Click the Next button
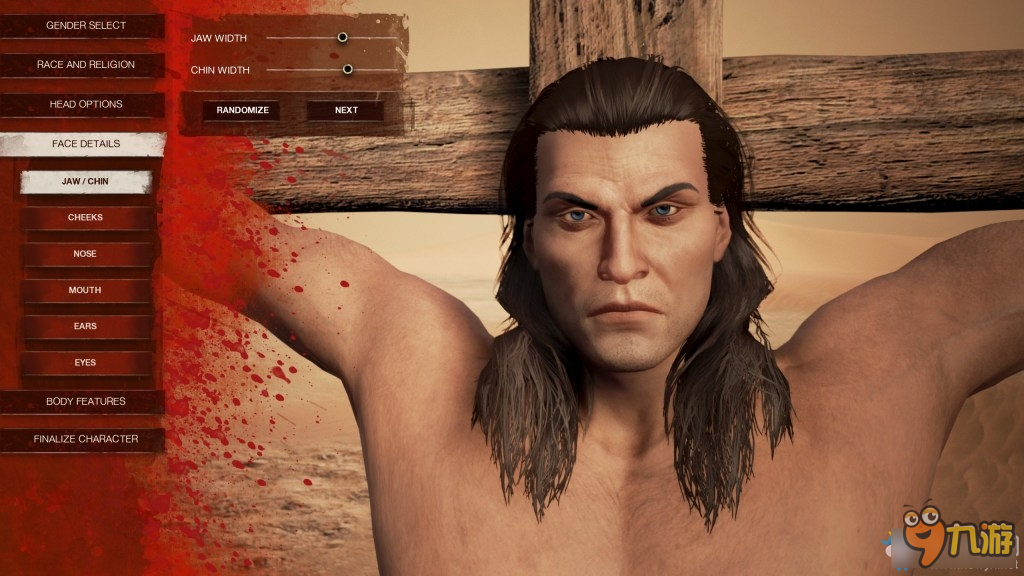The height and width of the screenshot is (576, 1024). pos(346,110)
